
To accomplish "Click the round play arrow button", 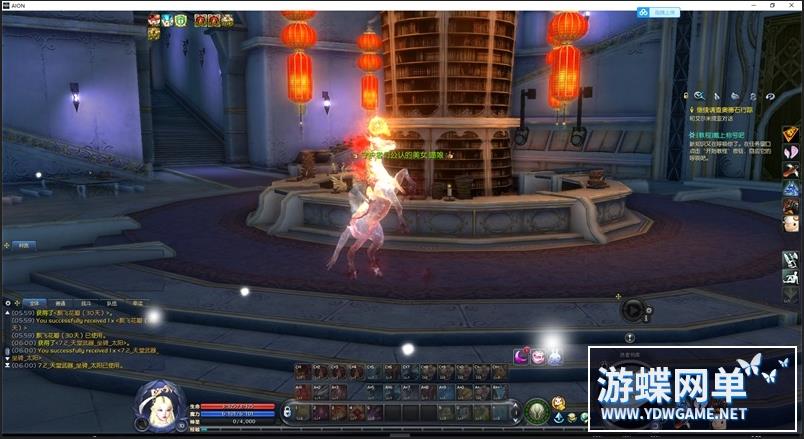I will [x=633, y=310].
